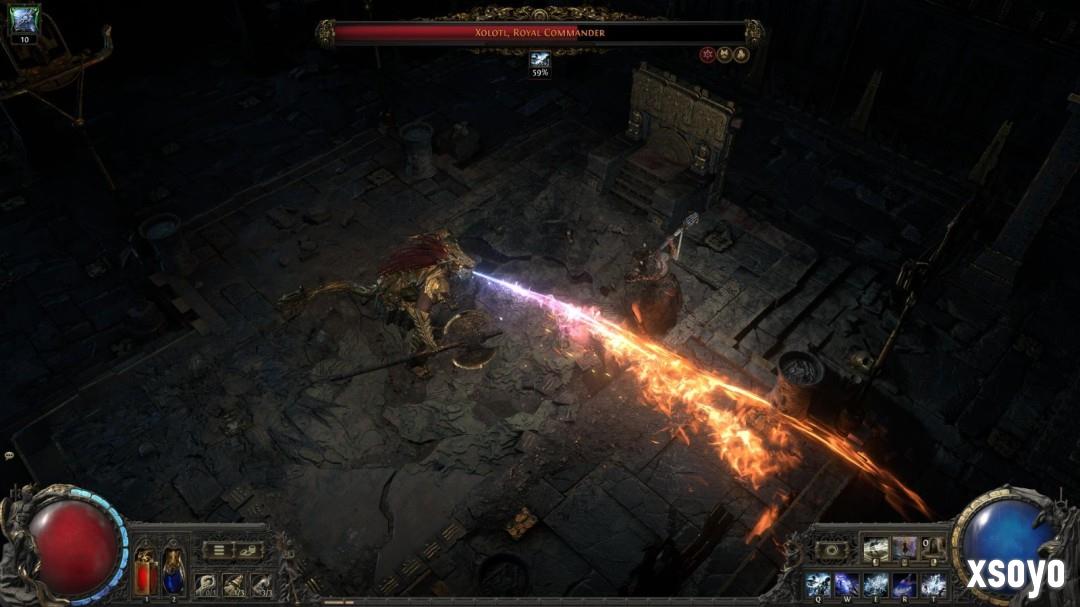Image resolution: width=1080 pixels, height=607 pixels.
Task: Use the blue mana flask
Action: [x=173, y=572]
